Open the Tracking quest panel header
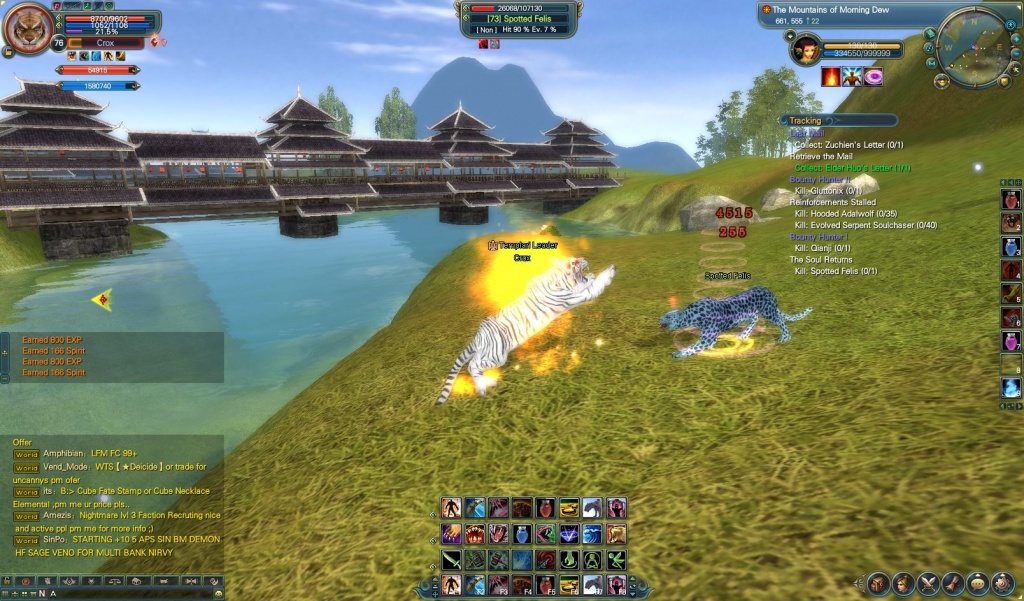Image resolution: width=1024 pixels, height=601 pixels. (x=805, y=121)
